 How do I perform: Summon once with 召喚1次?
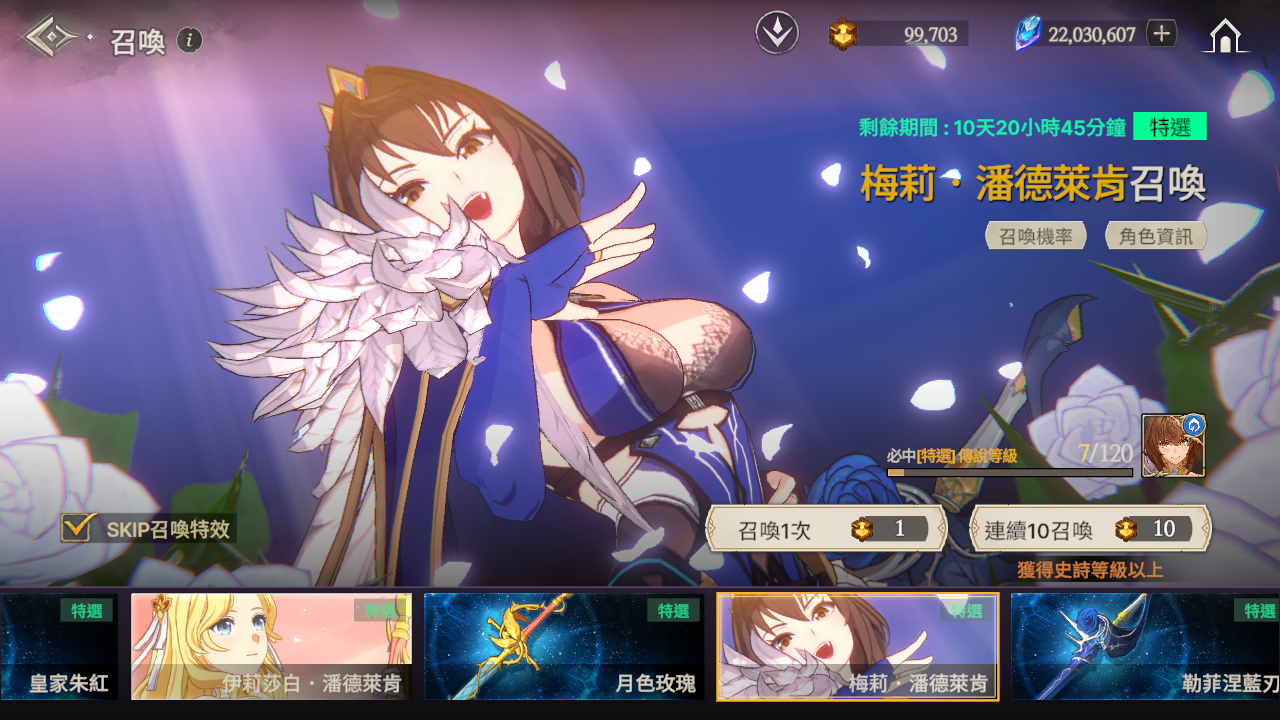point(826,529)
